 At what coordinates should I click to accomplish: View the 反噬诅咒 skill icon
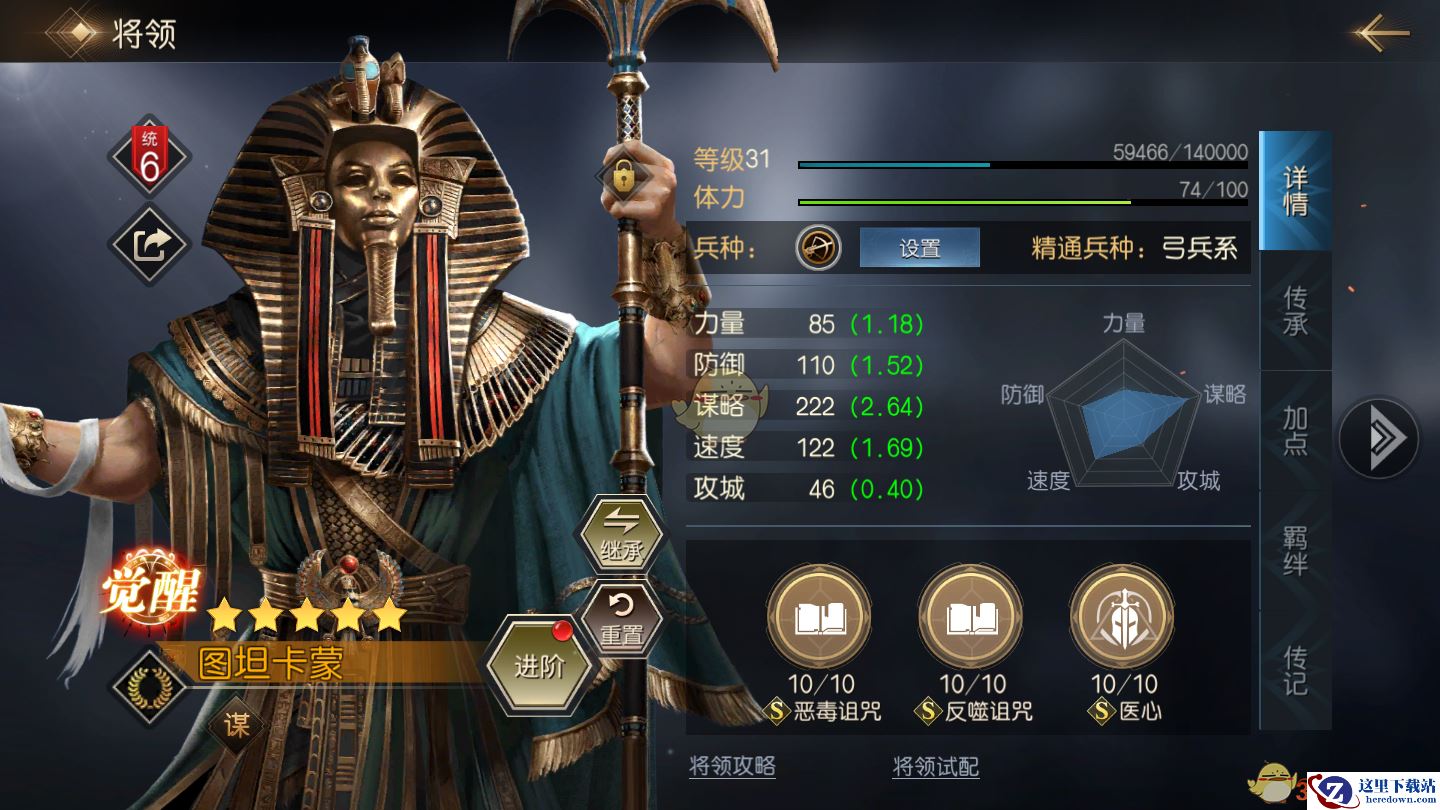(970, 616)
